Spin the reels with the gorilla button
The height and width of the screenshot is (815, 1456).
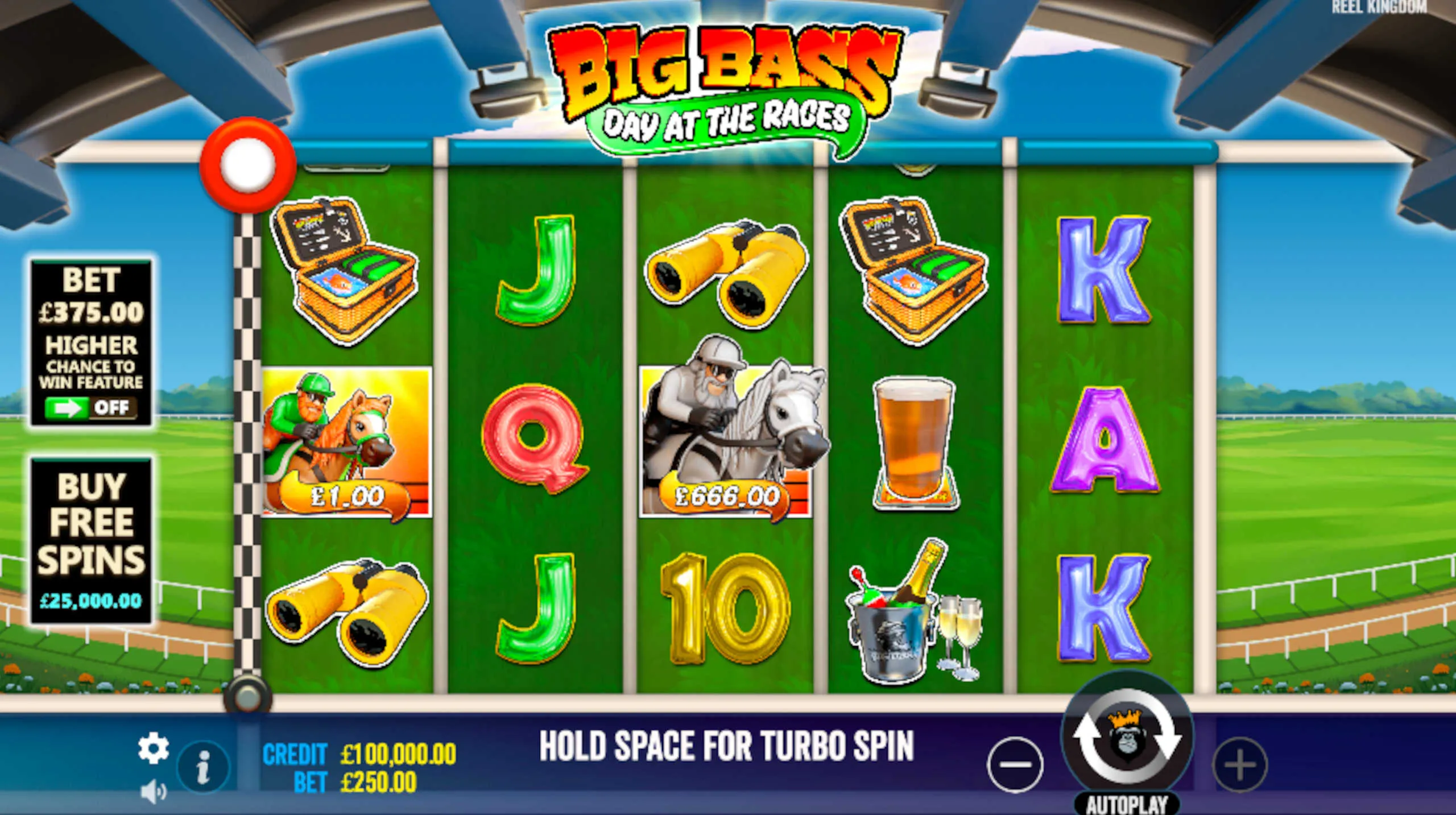click(x=1127, y=737)
